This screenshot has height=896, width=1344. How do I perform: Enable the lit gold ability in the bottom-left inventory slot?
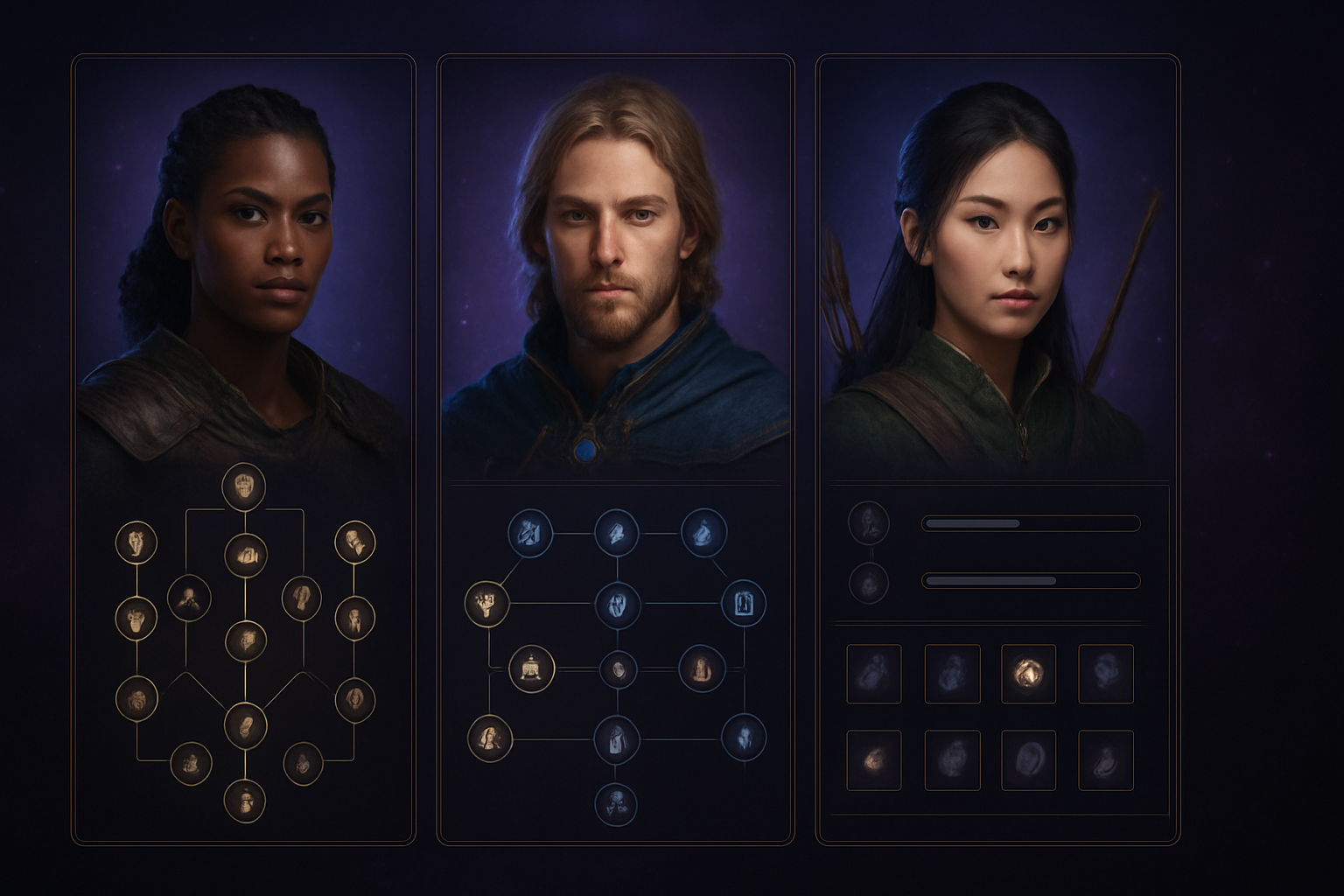pos(874,760)
